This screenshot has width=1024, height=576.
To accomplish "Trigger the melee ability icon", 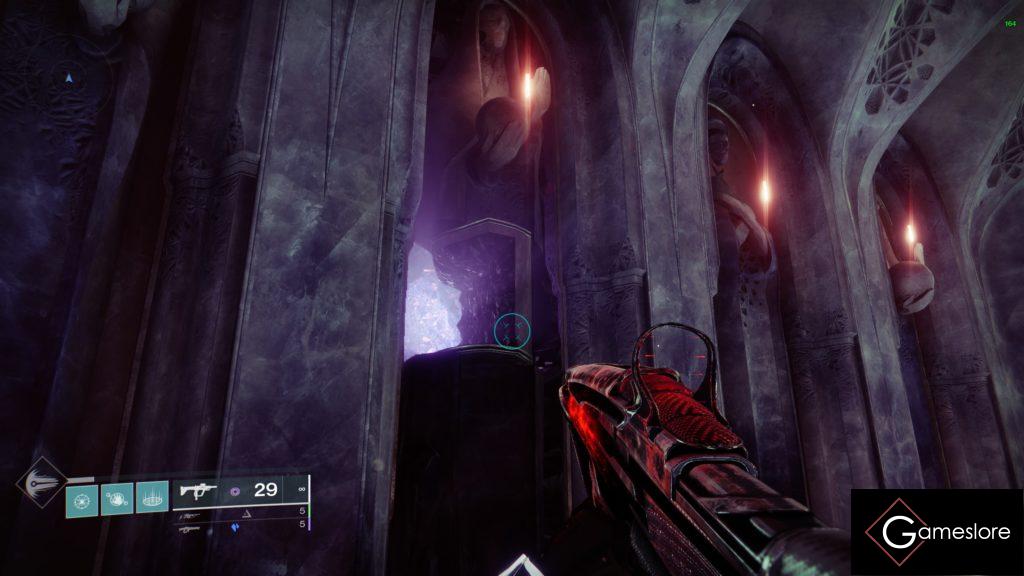I will pos(117,496).
